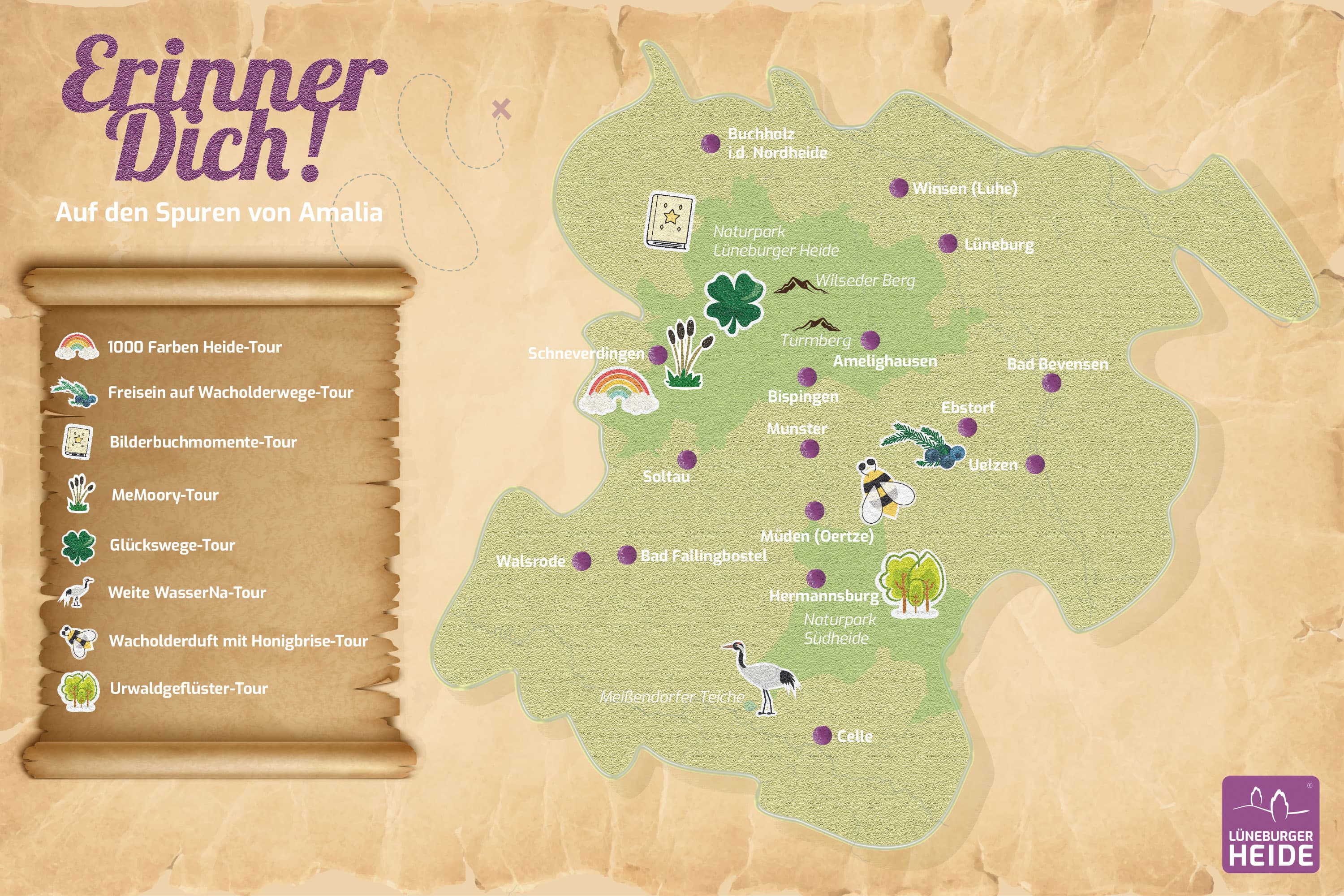The height and width of the screenshot is (896, 1344).
Task: Select the Buchholz i.d. Nordheide town dot
Action: 711,143
